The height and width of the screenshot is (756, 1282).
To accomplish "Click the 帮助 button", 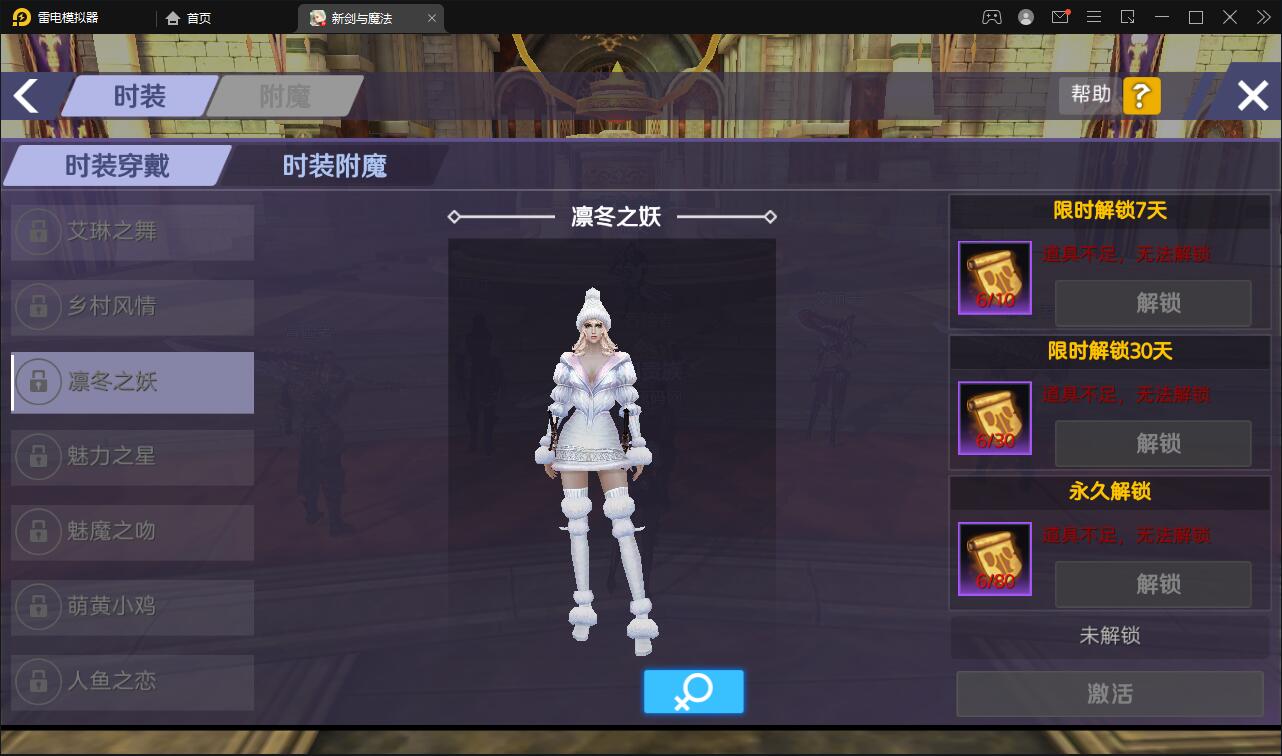I will 1089,95.
